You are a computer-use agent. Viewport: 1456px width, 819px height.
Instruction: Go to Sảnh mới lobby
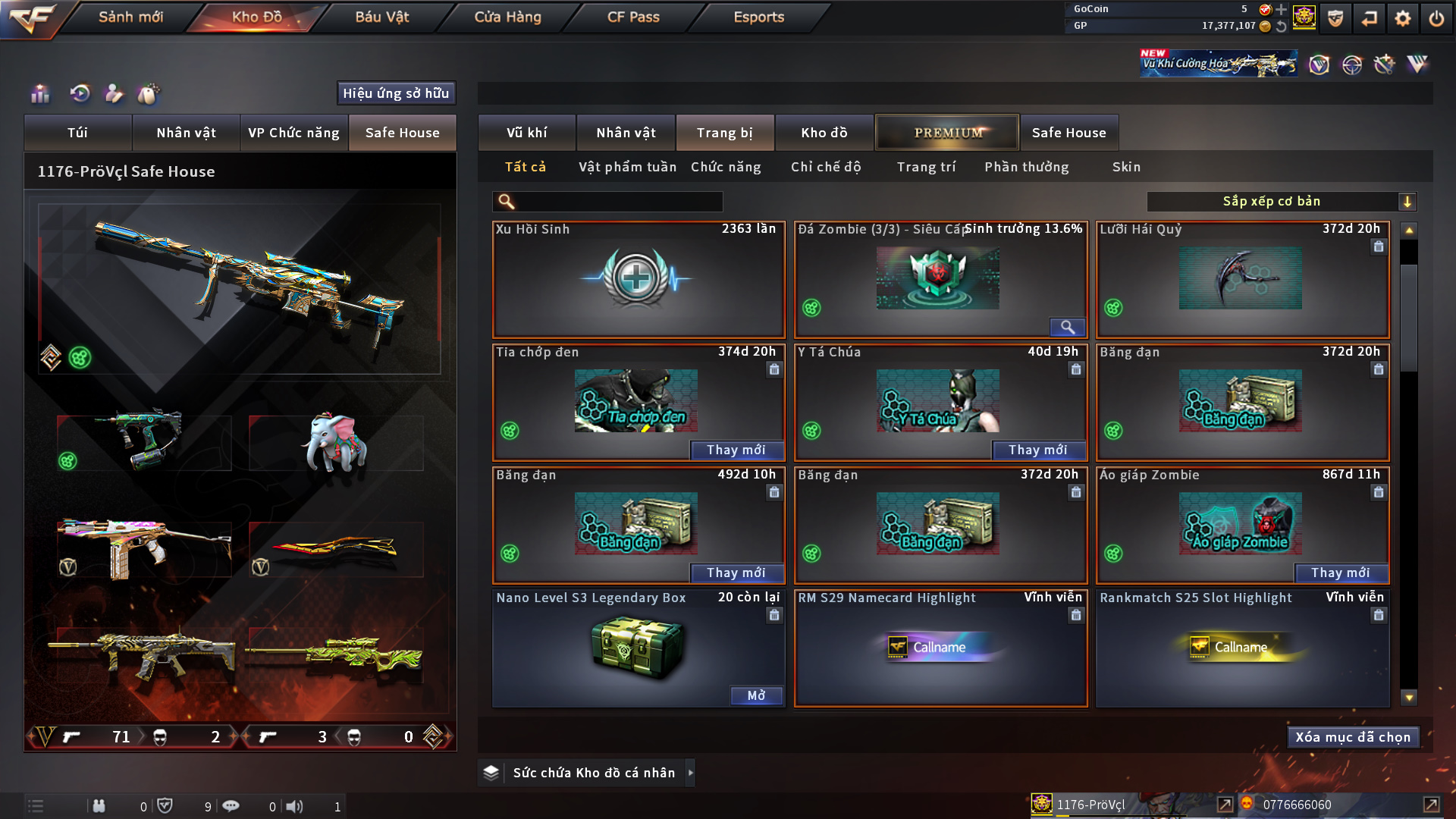point(130,17)
